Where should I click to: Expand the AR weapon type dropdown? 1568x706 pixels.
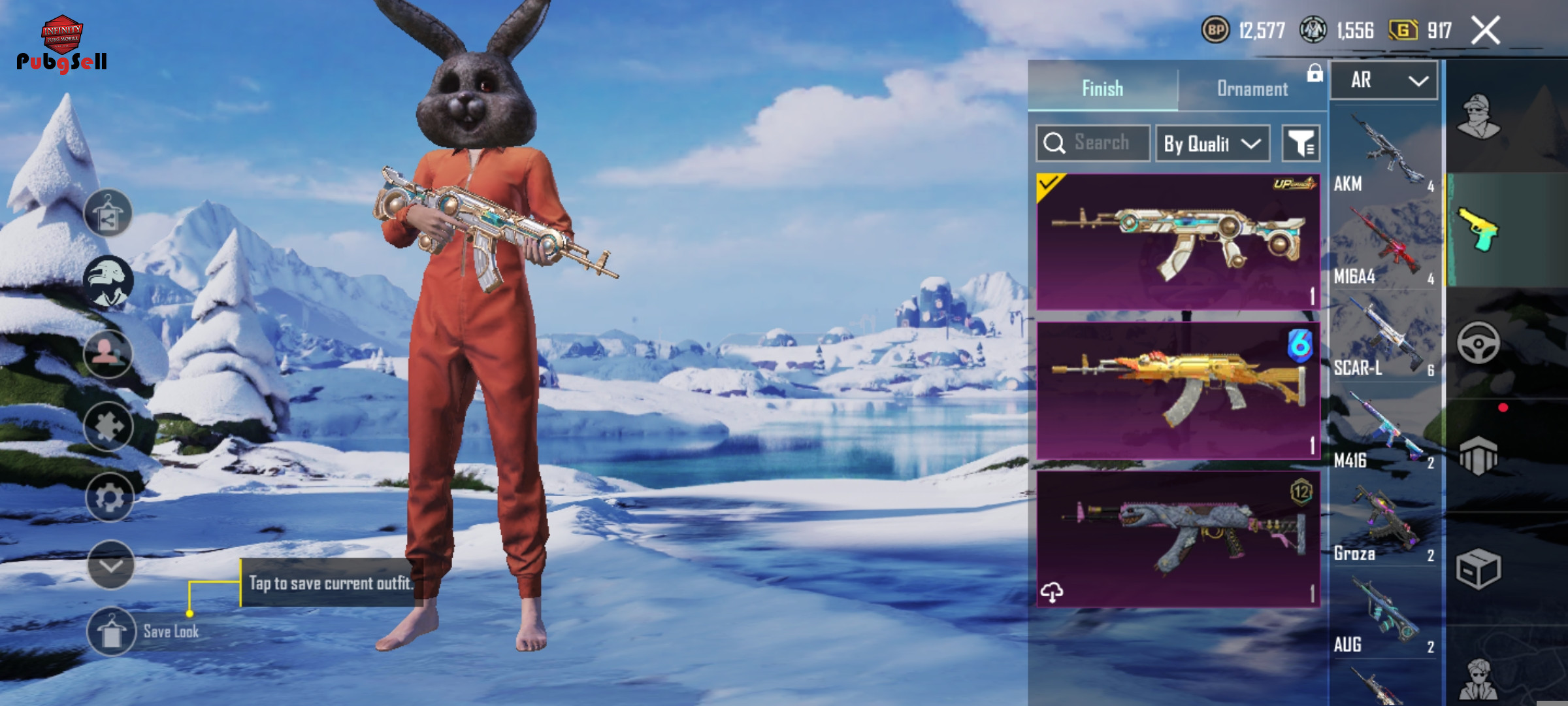(1384, 80)
